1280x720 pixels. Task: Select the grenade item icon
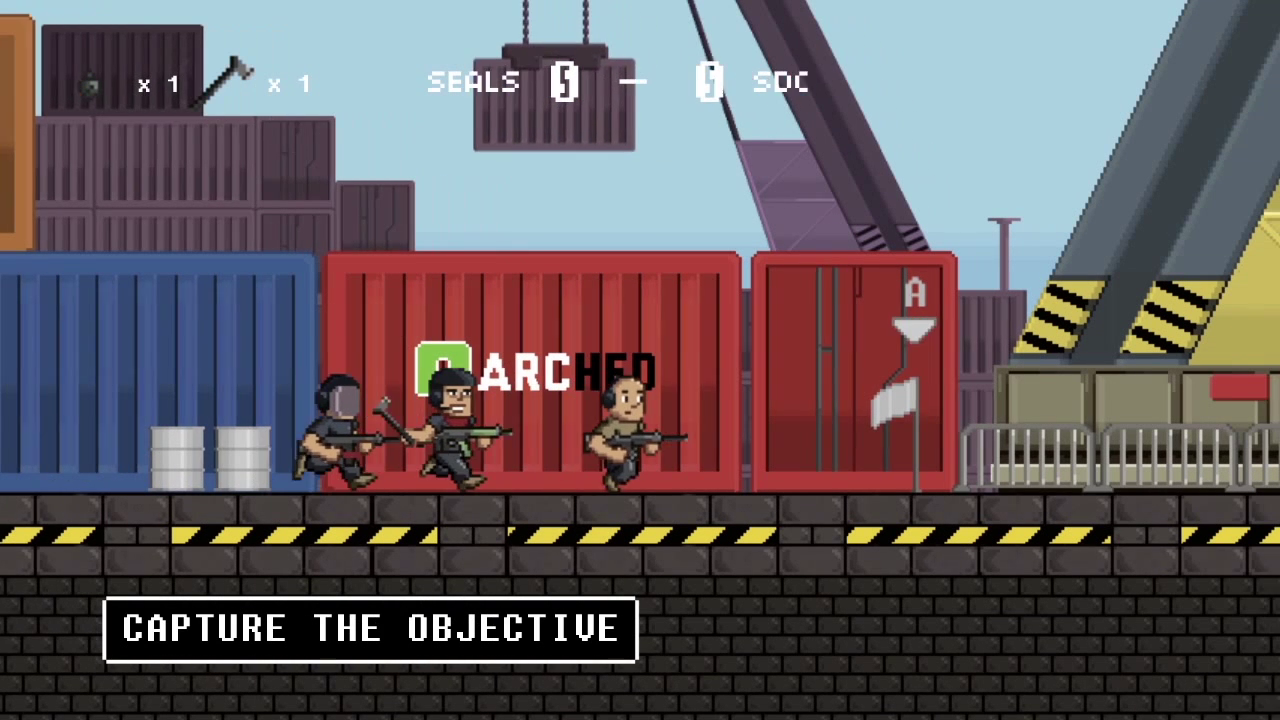pos(91,86)
